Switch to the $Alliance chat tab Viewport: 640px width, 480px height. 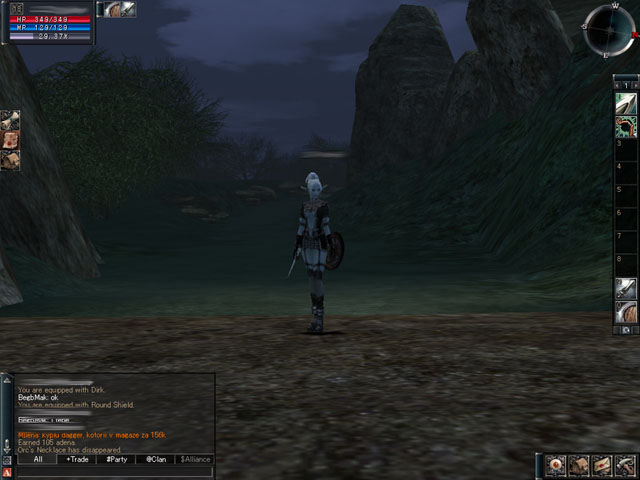(x=195, y=459)
